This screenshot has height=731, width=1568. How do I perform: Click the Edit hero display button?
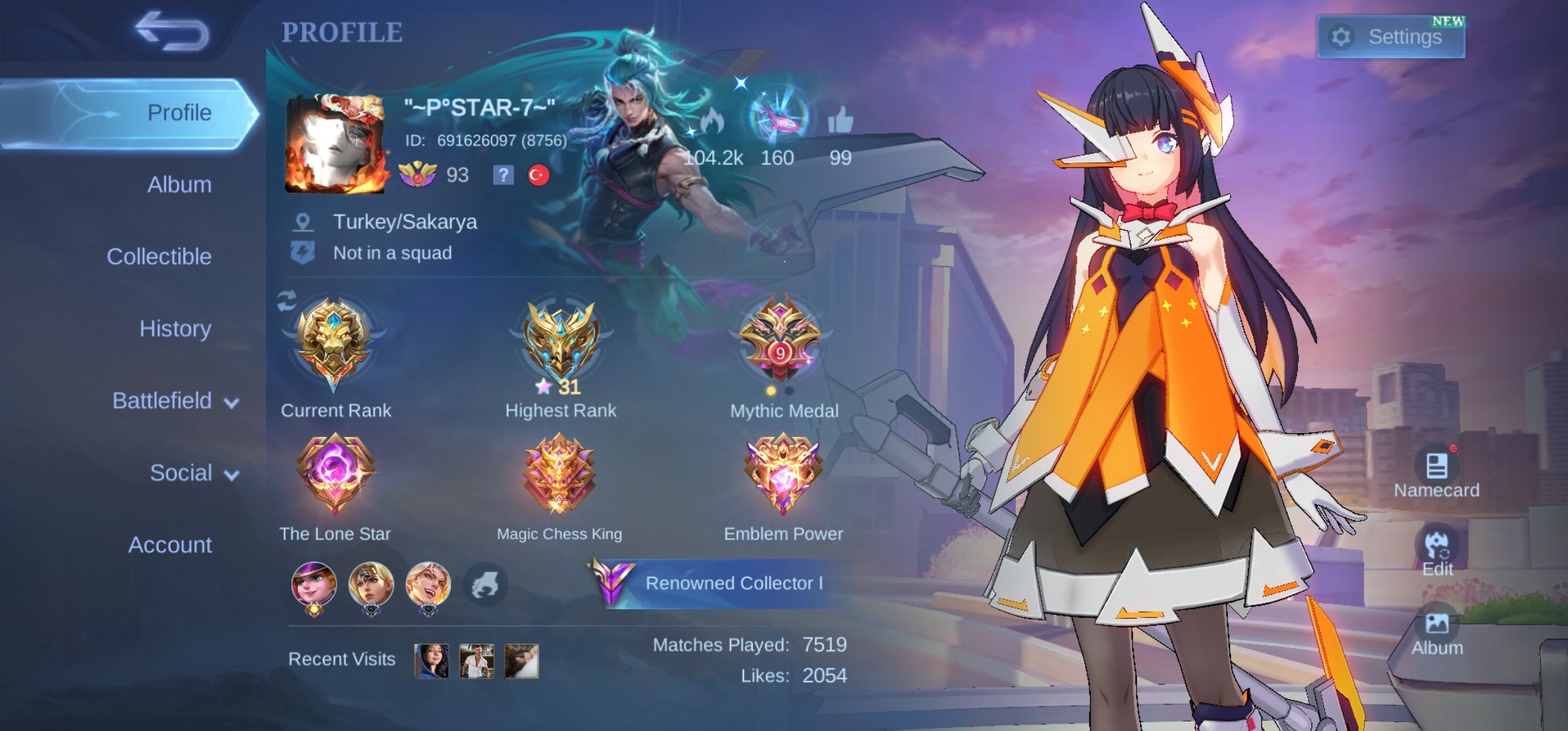1437,550
